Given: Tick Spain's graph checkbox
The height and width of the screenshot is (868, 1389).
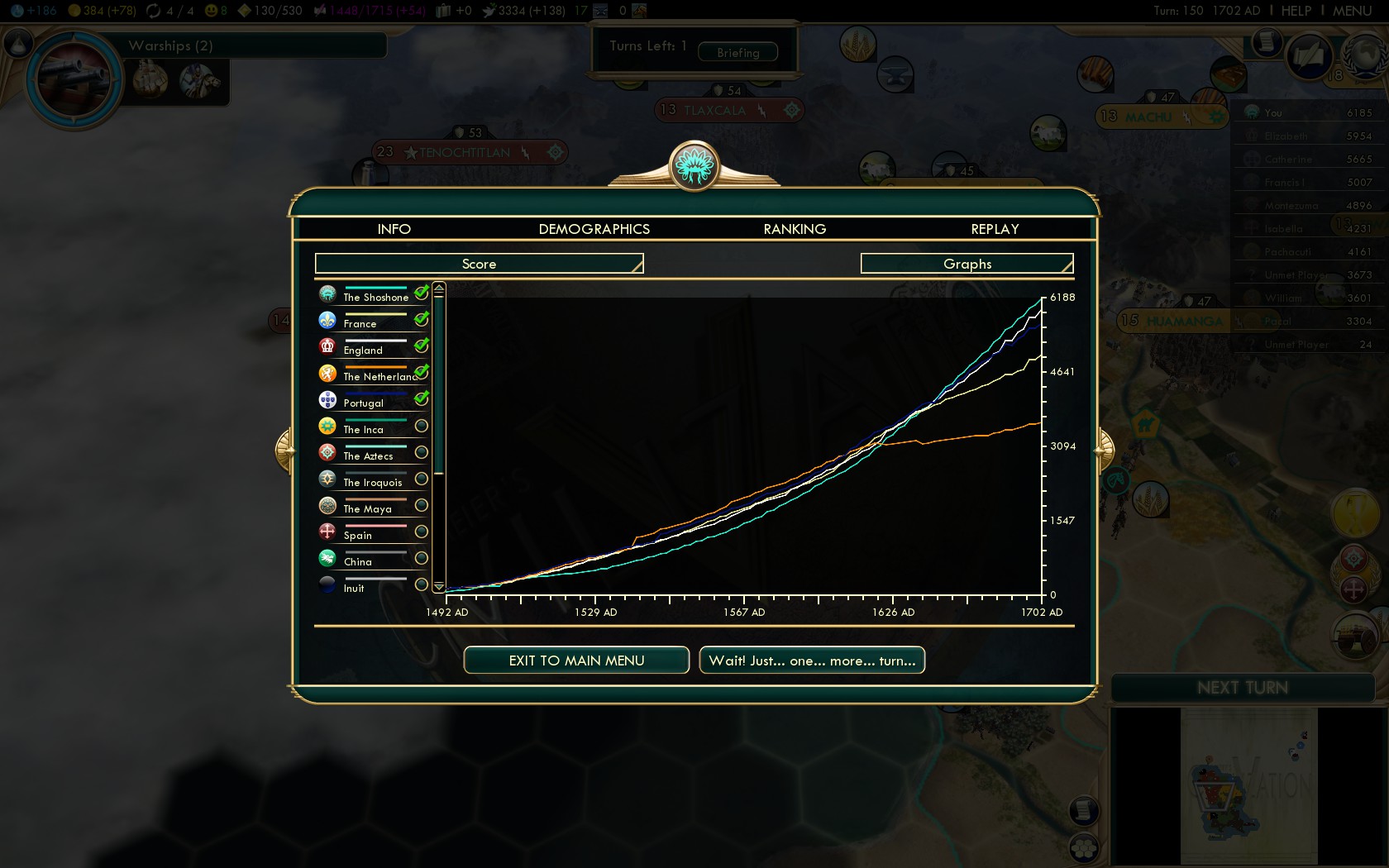Looking at the screenshot, I should (422, 532).
